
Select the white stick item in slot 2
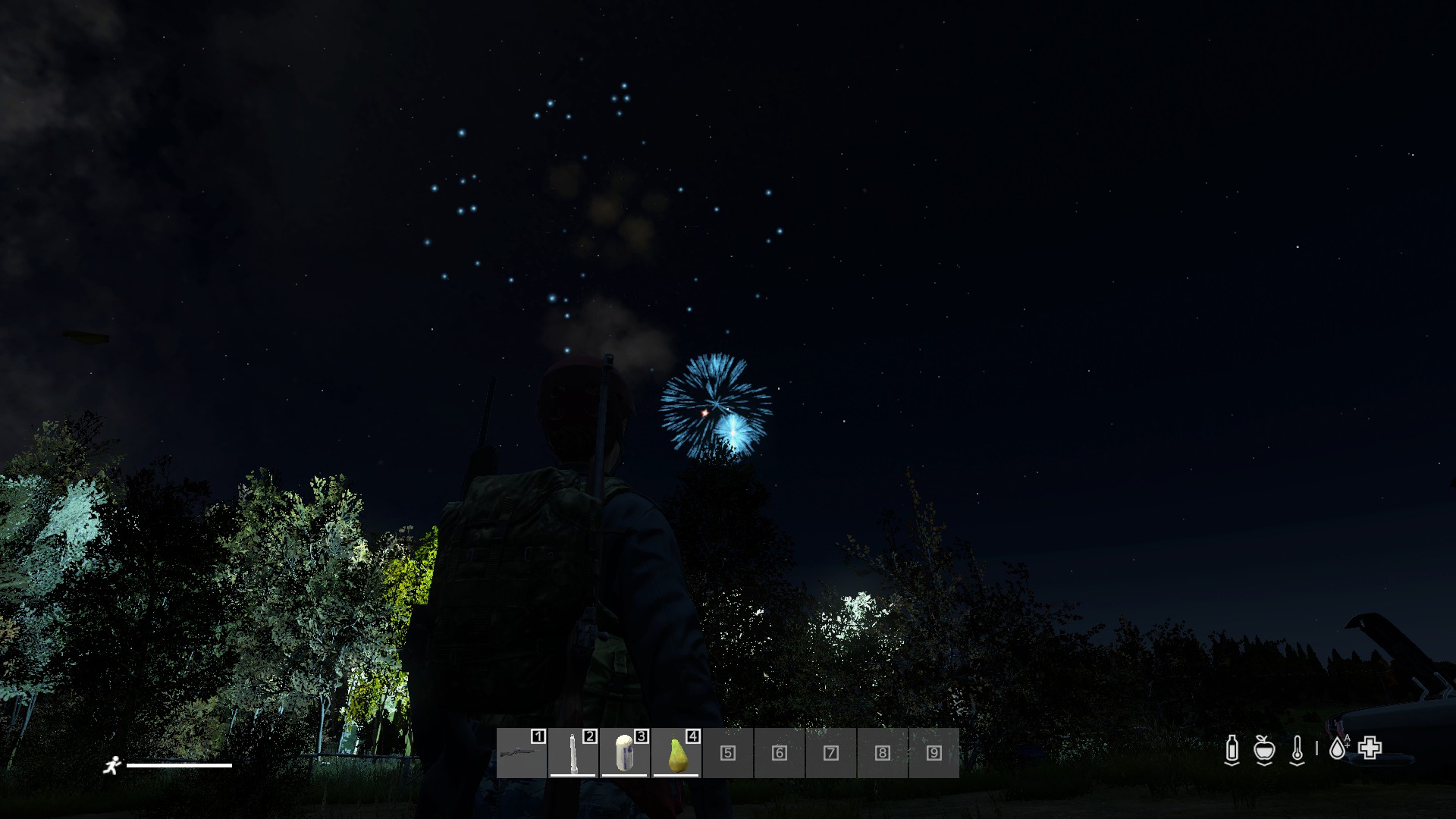573,753
